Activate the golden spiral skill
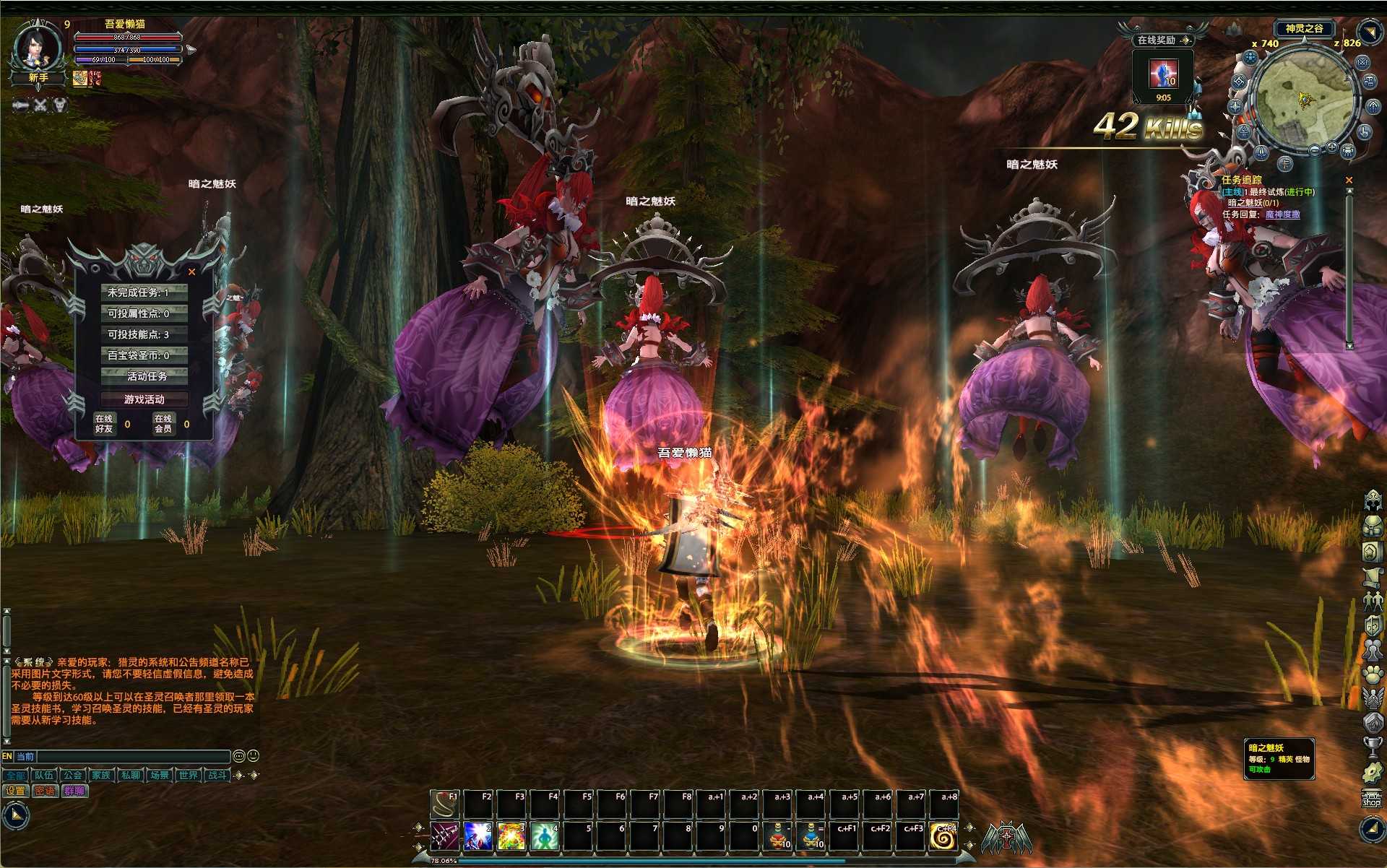 pos(943,836)
